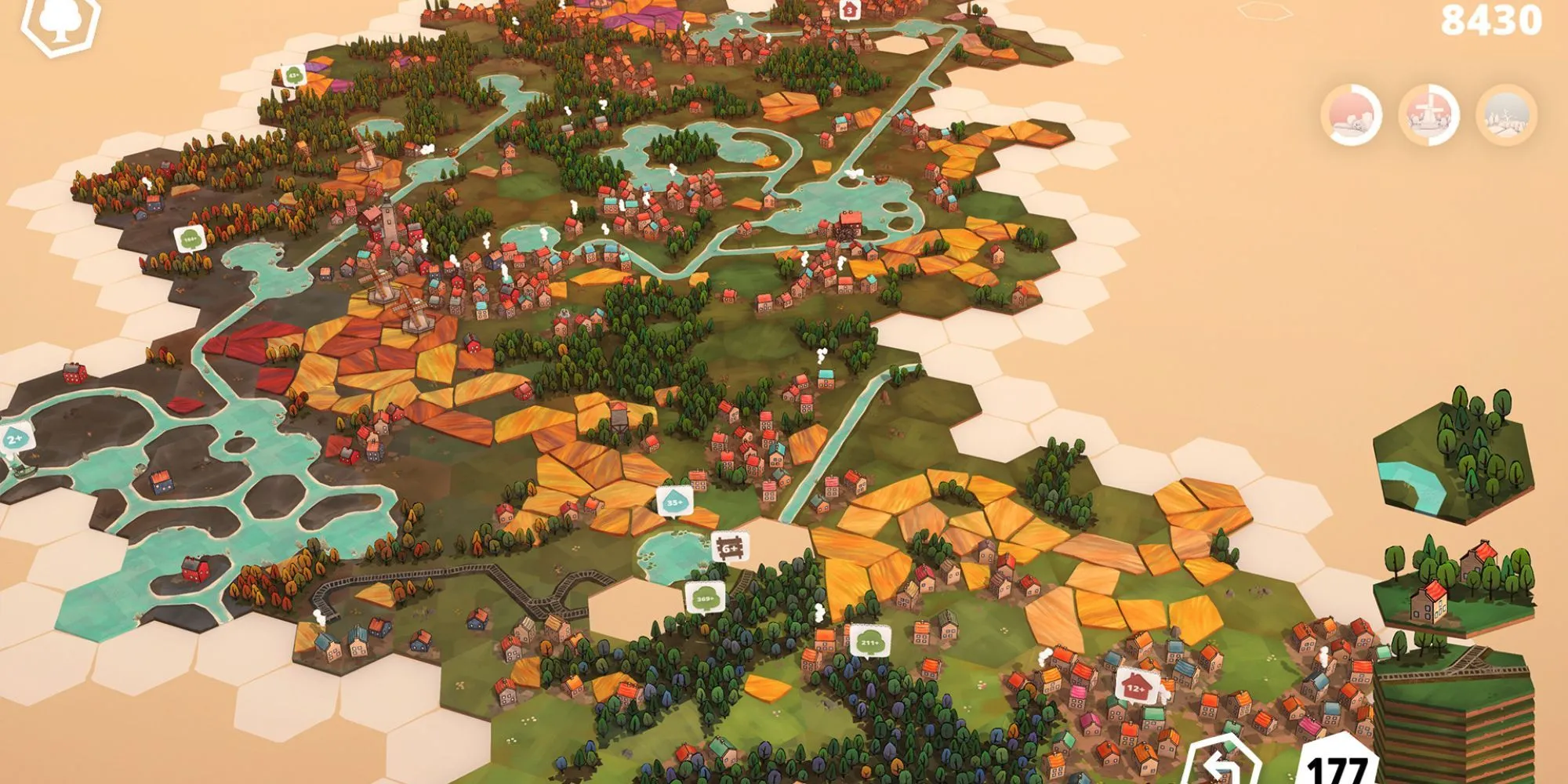Click the 12+ houses quest marker
Image resolution: width=1568 pixels, height=784 pixels.
[x=1137, y=687]
